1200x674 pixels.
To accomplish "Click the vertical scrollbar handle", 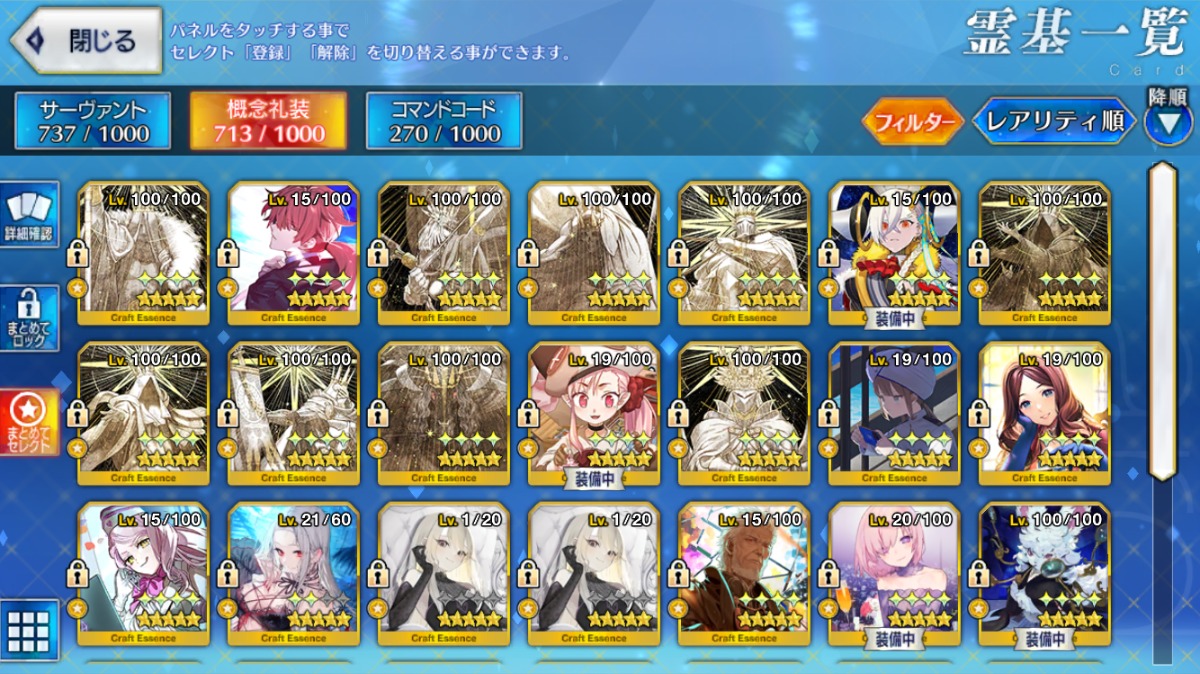I will pos(1162,320).
